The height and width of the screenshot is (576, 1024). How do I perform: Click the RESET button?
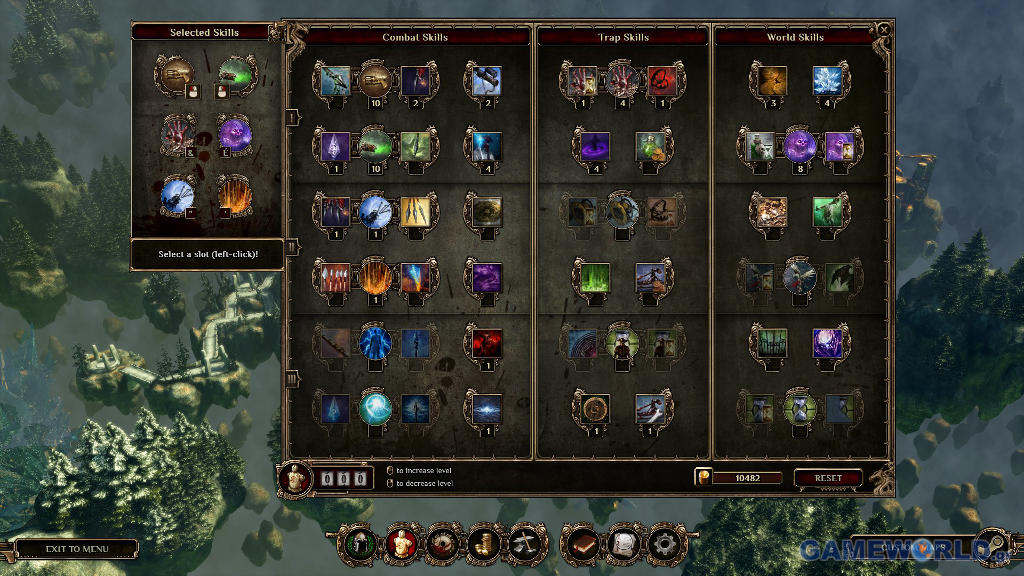click(828, 478)
